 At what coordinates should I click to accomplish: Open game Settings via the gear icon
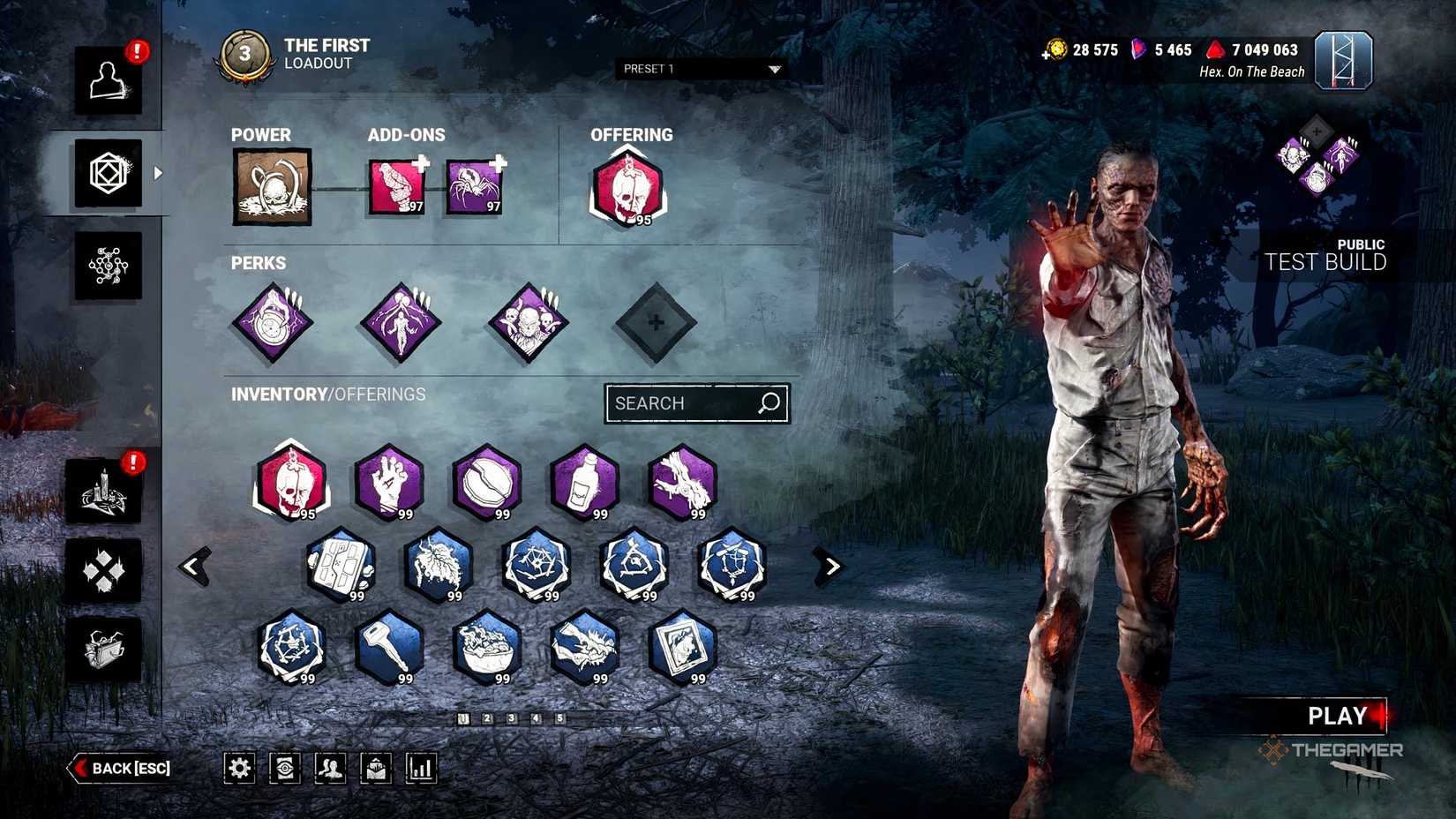pyautogui.click(x=239, y=768)
